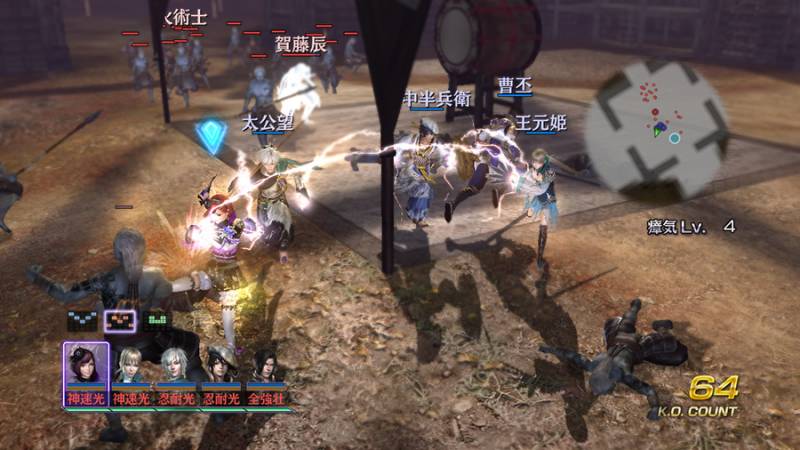Click the cyan circle marker on minimap
Screen dimensions: 800x450
675,138
